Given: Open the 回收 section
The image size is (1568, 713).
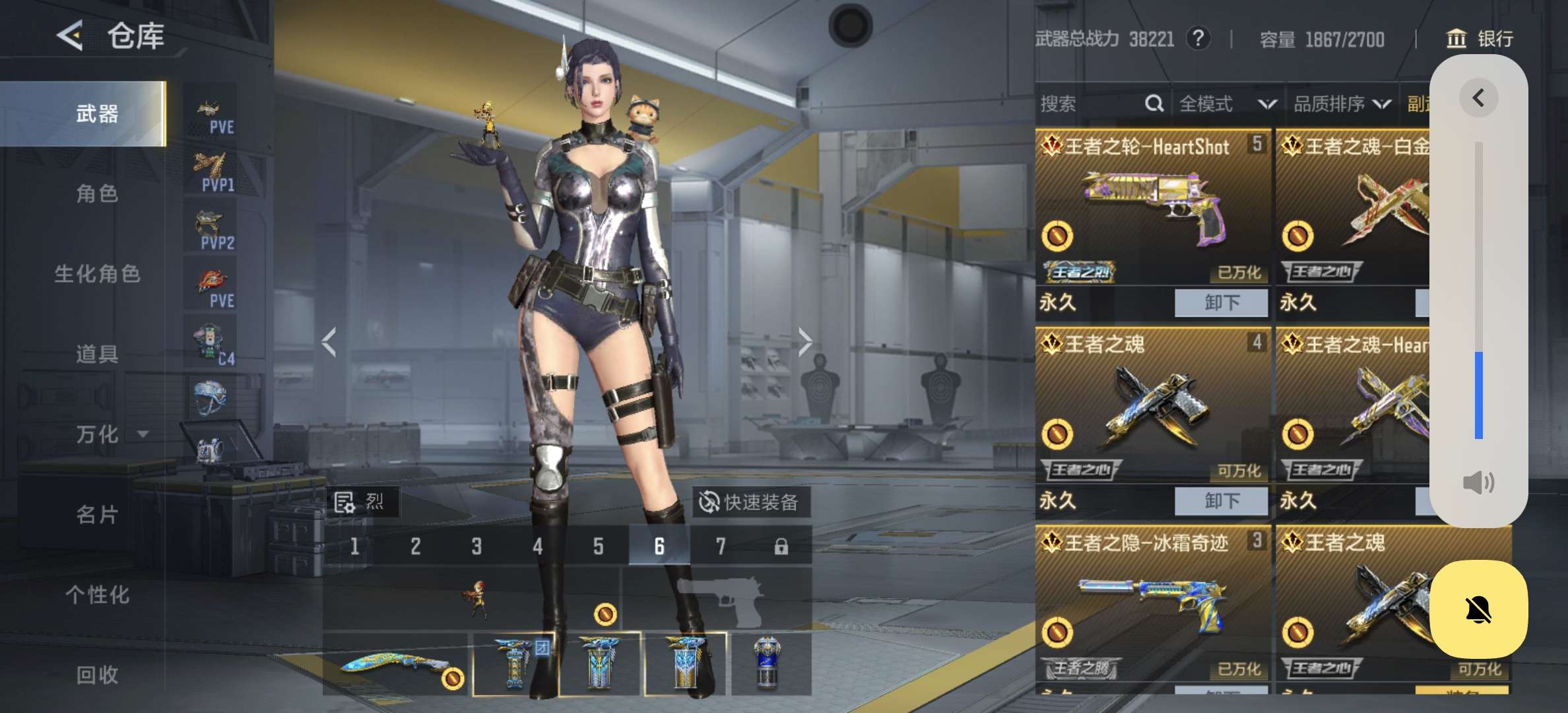Looking at the screenshot, I should [97, 675].
